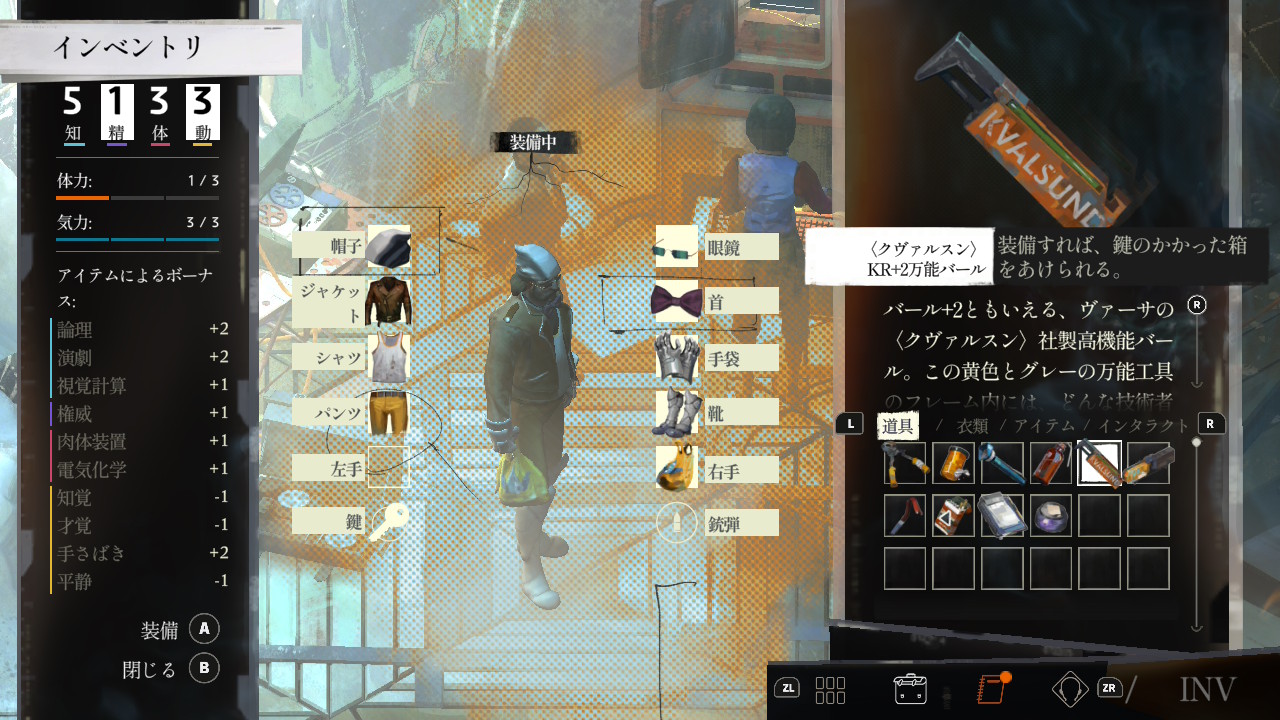
Task: Pick the blue flashlight in inventory
Action: pyautogui.click(x=1002, y=463)
